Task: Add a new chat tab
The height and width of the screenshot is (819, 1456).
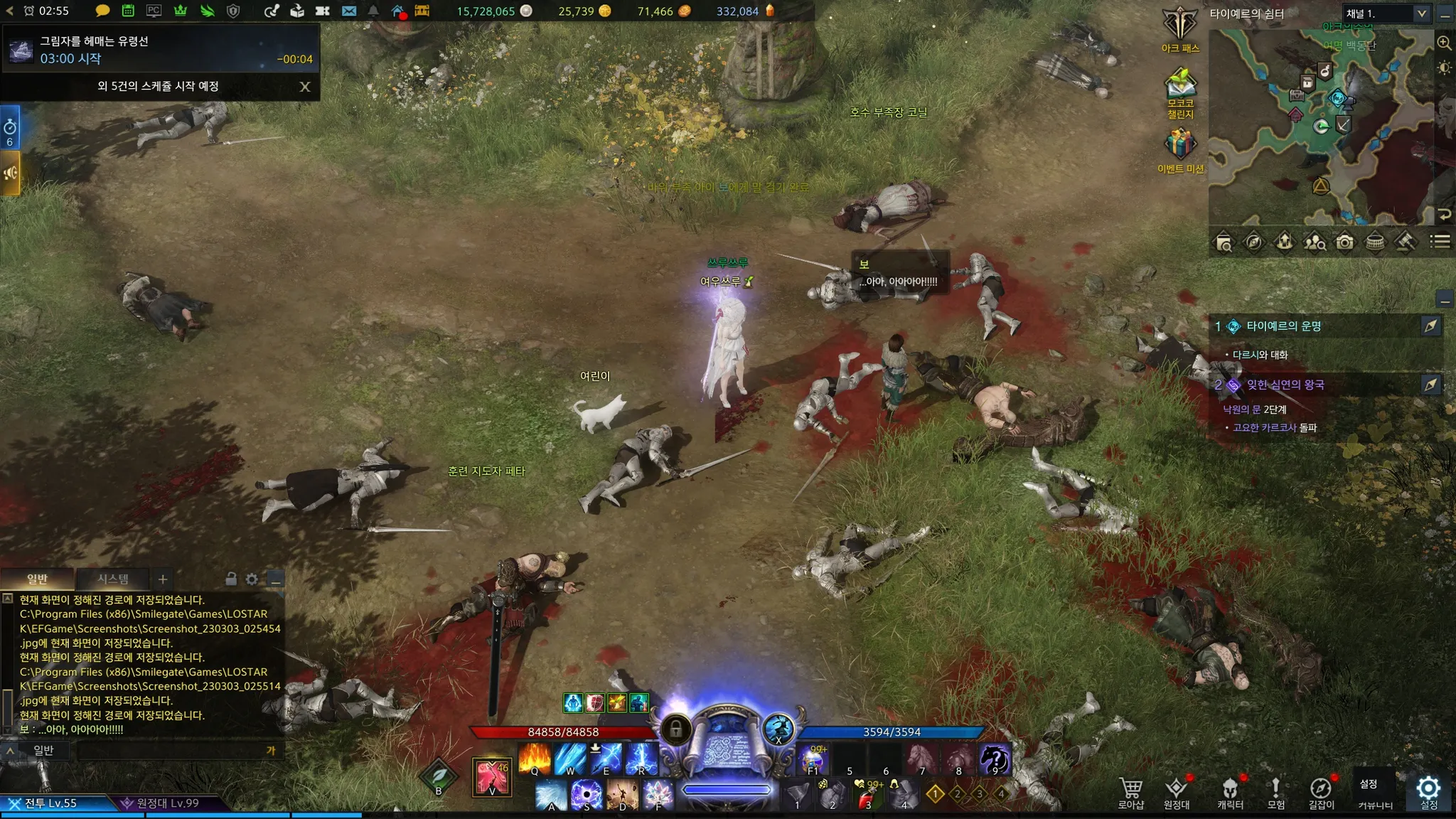Action: pos(163,579)
